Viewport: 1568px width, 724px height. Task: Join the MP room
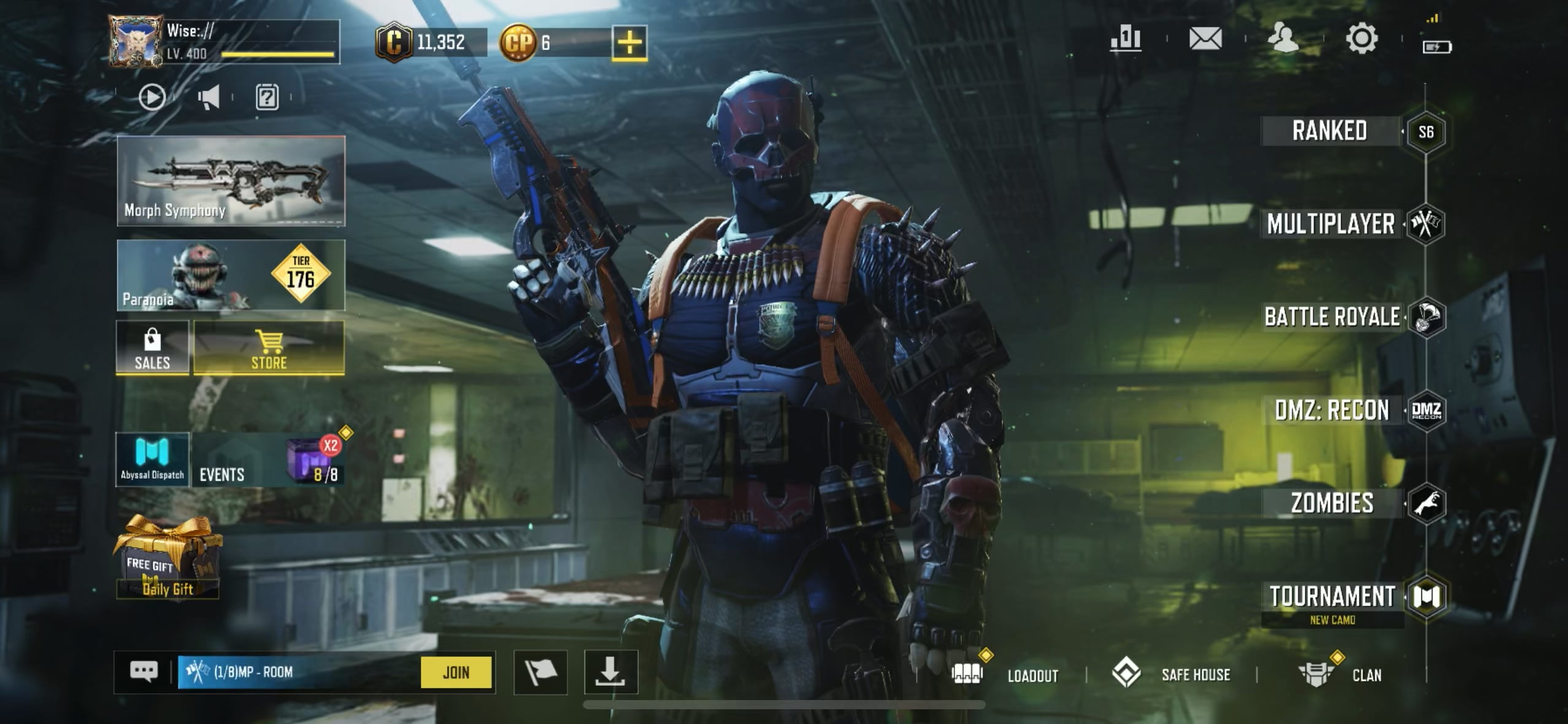tap(456, 672)
